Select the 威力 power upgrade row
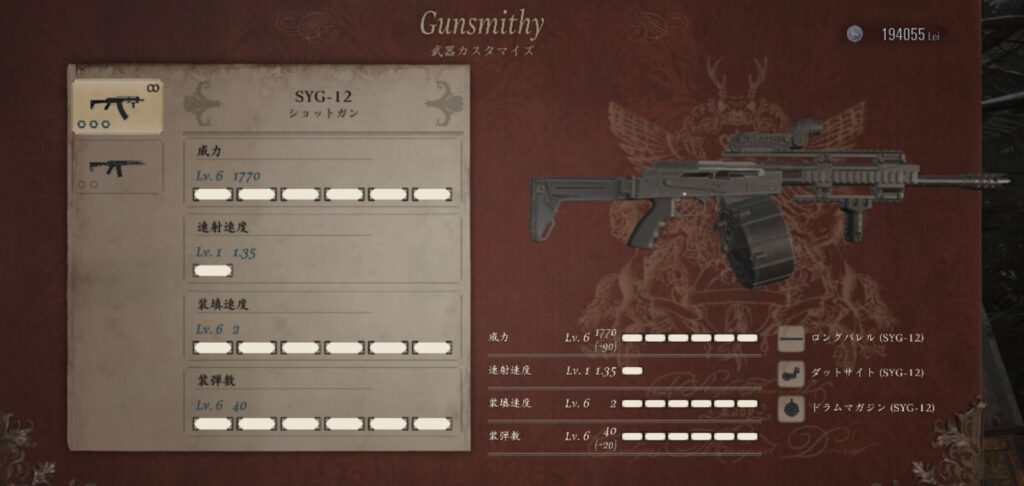 coord(322,173)
